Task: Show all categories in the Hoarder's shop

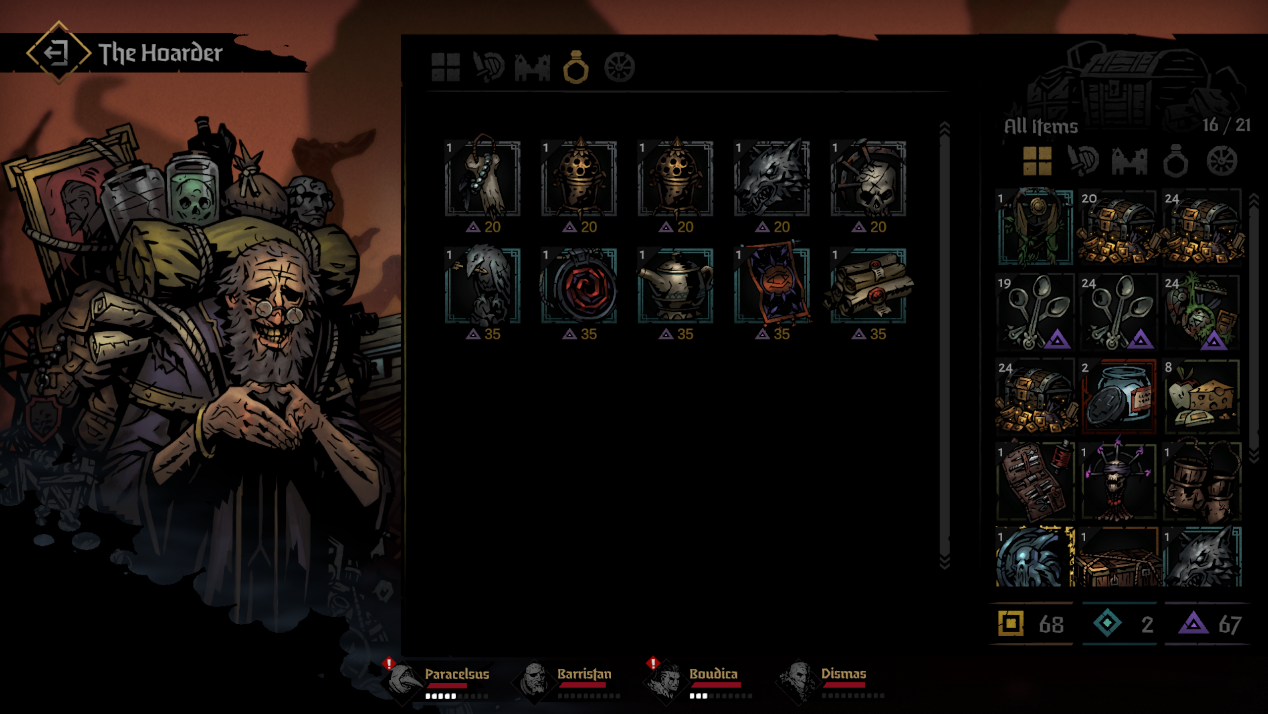Action: pos(446,68)
